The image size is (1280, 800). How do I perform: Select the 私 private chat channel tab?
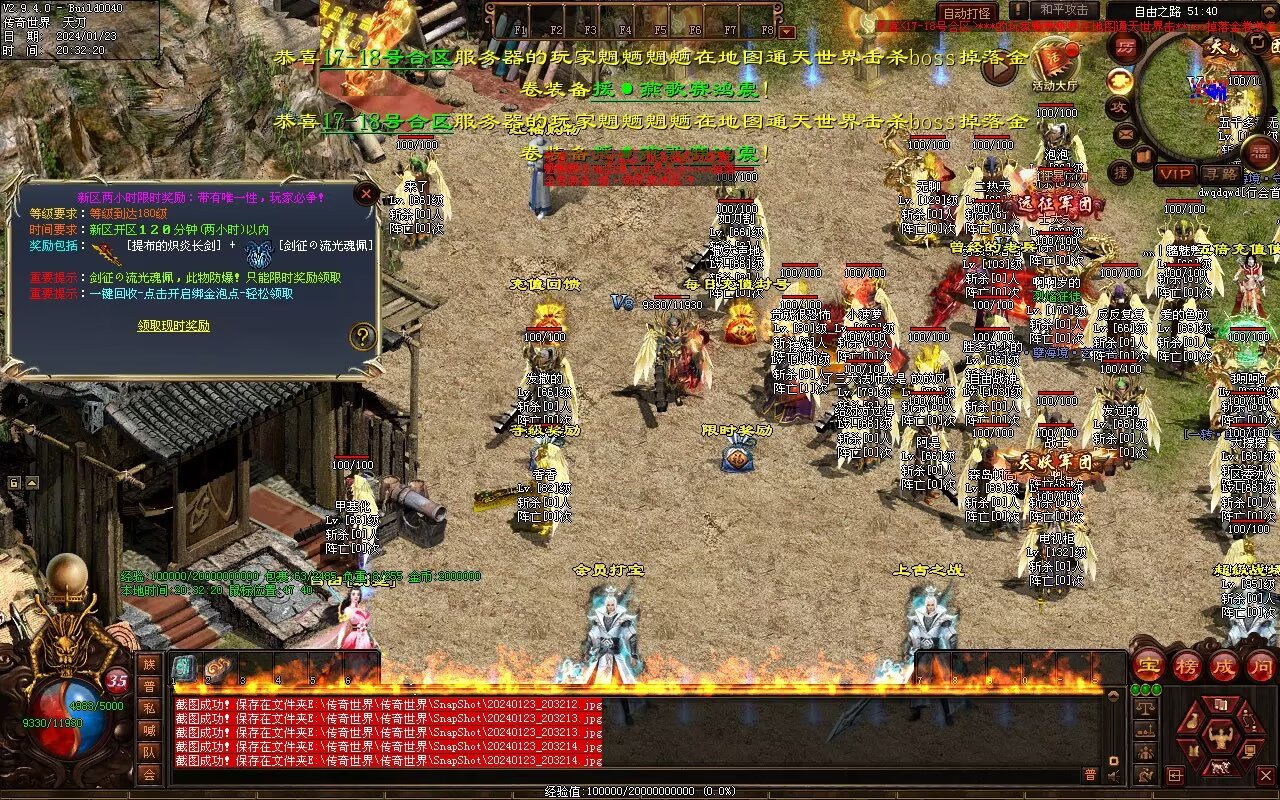pyautogui.click(x=149, y=708)
